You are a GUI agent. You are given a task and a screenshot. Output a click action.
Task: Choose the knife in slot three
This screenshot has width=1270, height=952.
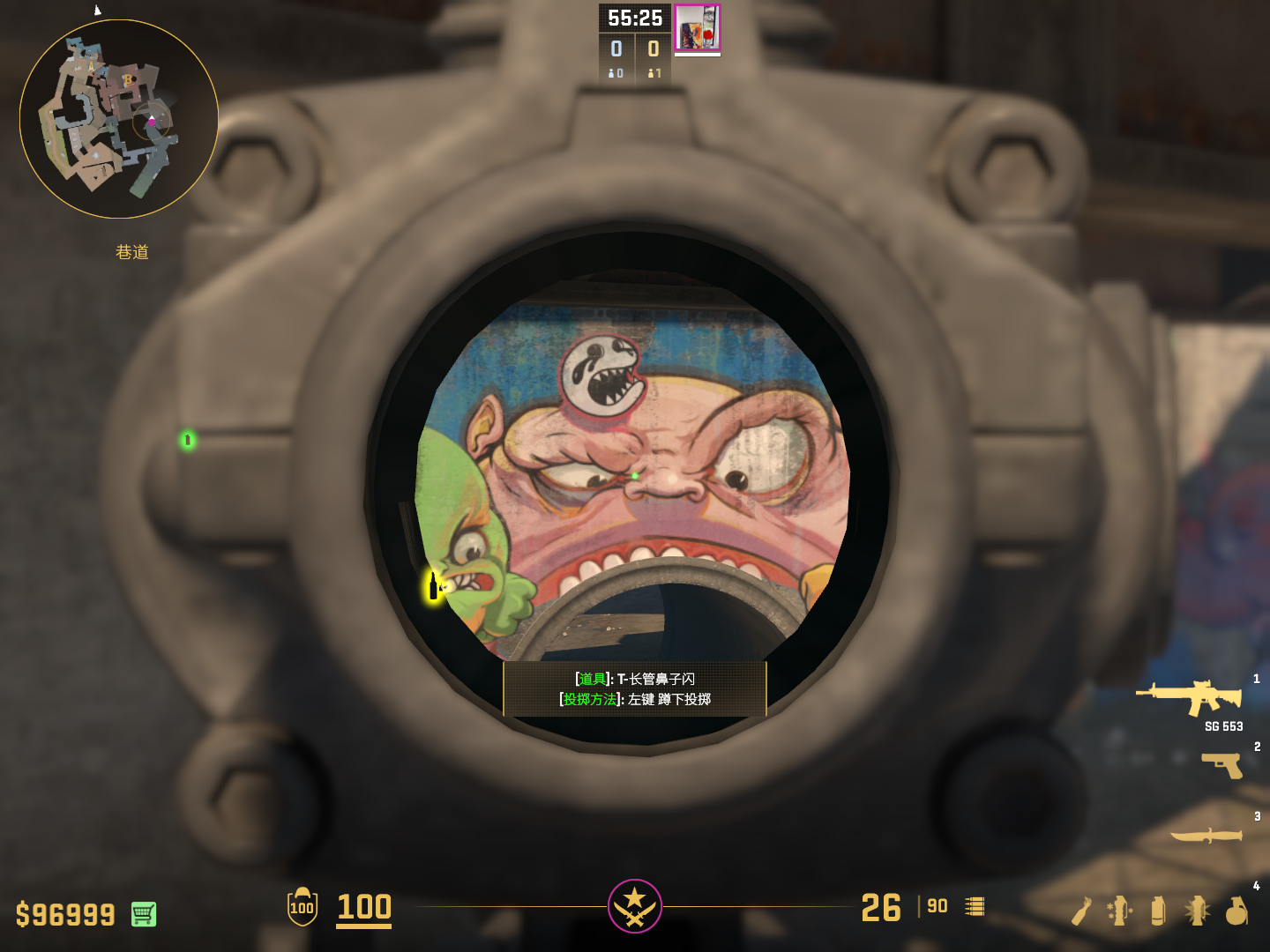tap(1206, 835)
